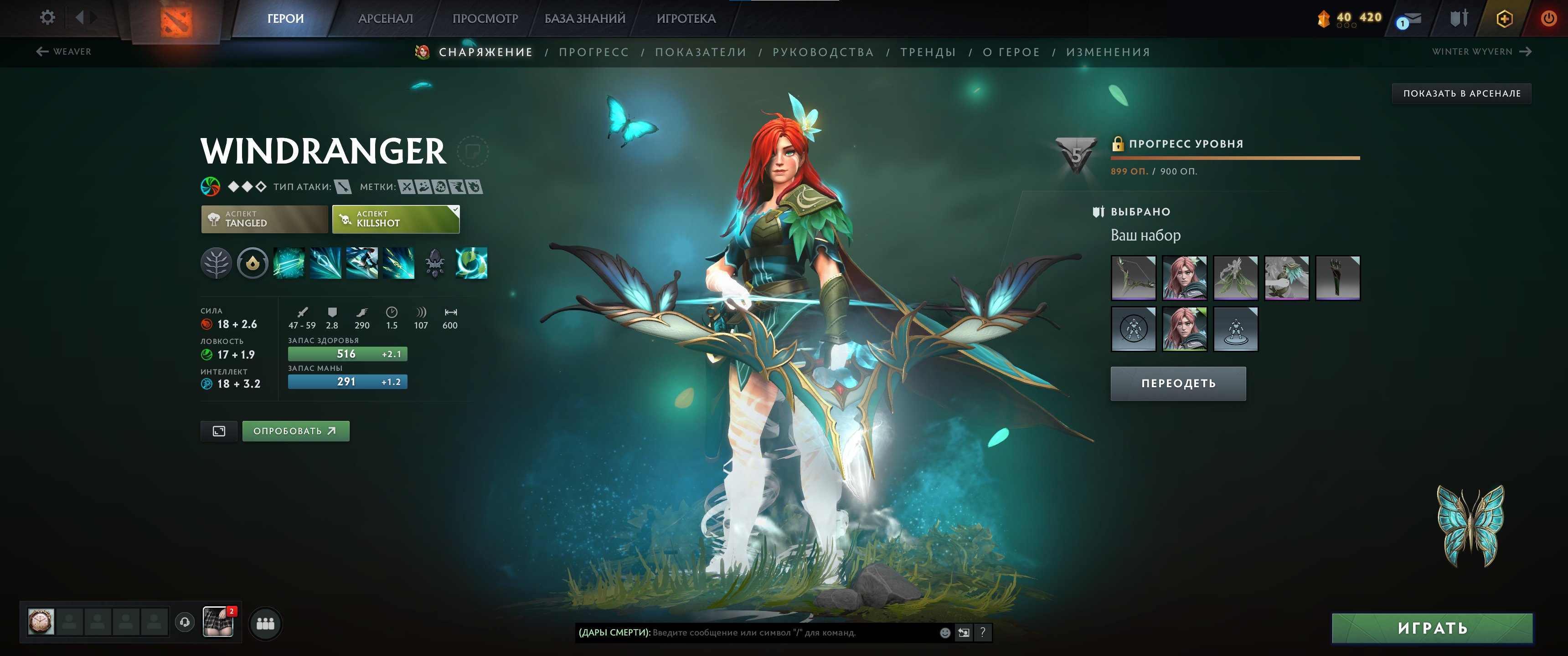
Task: Open the Просмотр tab
Action: tap(485, 19)
